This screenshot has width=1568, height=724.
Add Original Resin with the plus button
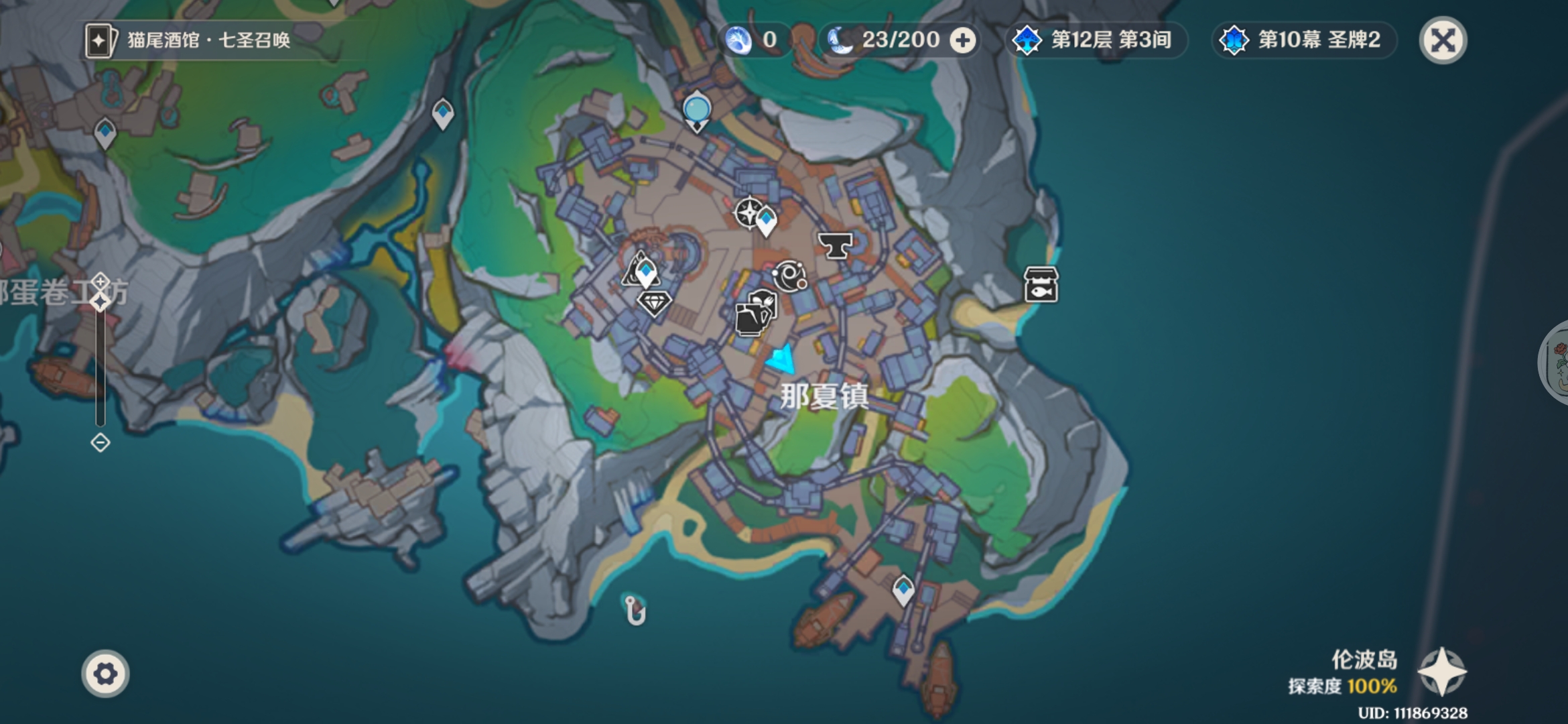tap(963, 40)
